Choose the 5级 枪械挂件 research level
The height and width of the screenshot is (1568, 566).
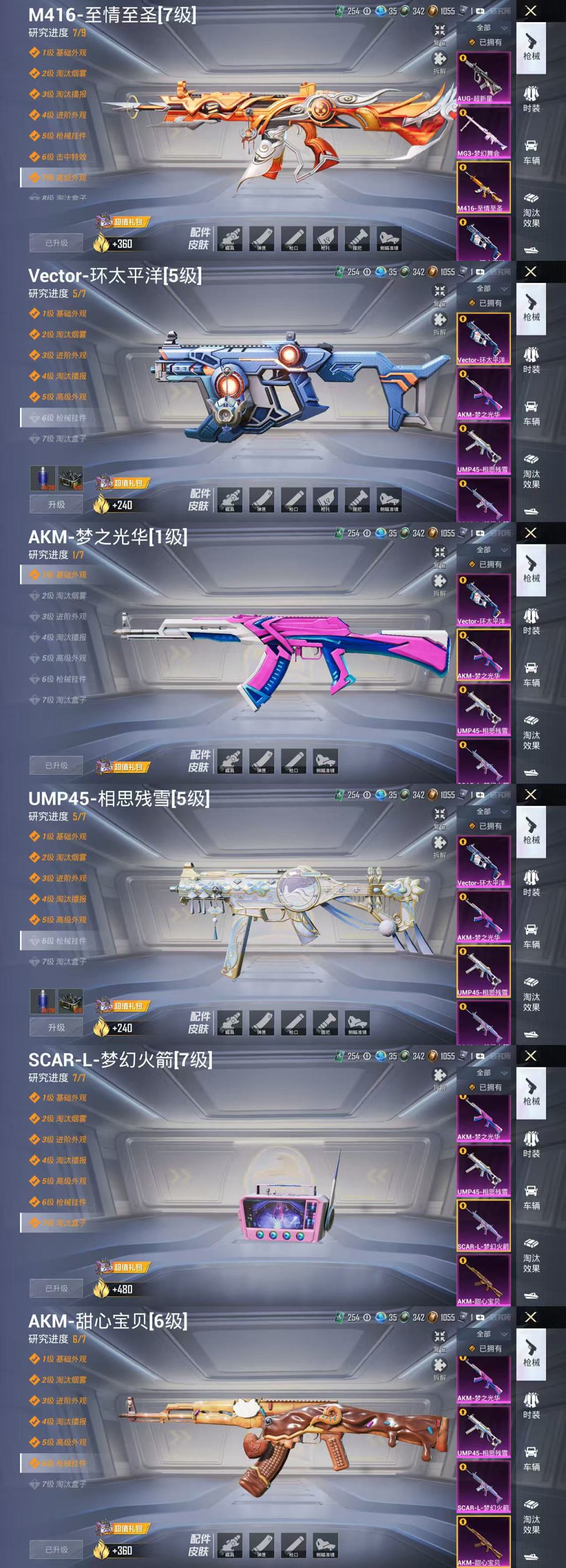click(x=64, y=136)
